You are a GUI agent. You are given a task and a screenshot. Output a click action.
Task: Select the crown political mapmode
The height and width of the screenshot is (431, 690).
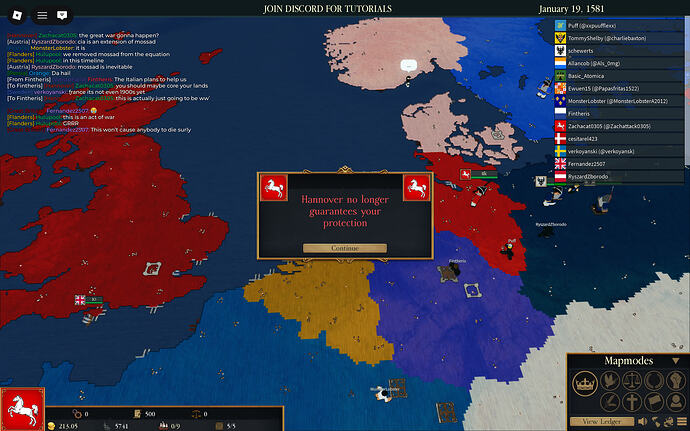tap(586, 382)
